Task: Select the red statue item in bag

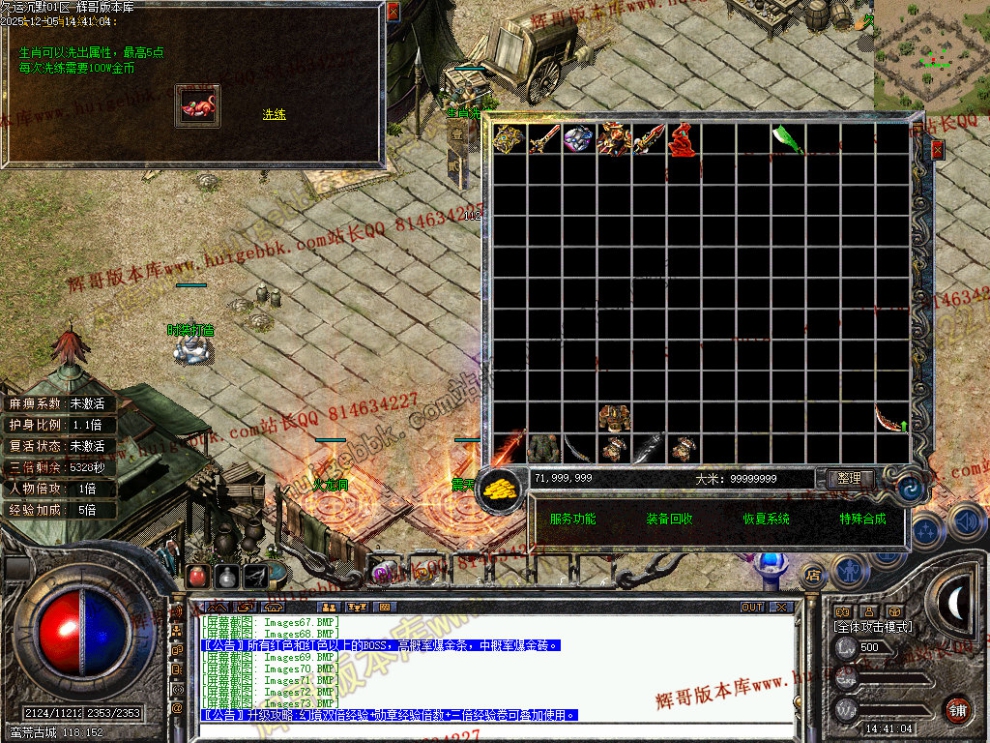Action: point(683,140)
